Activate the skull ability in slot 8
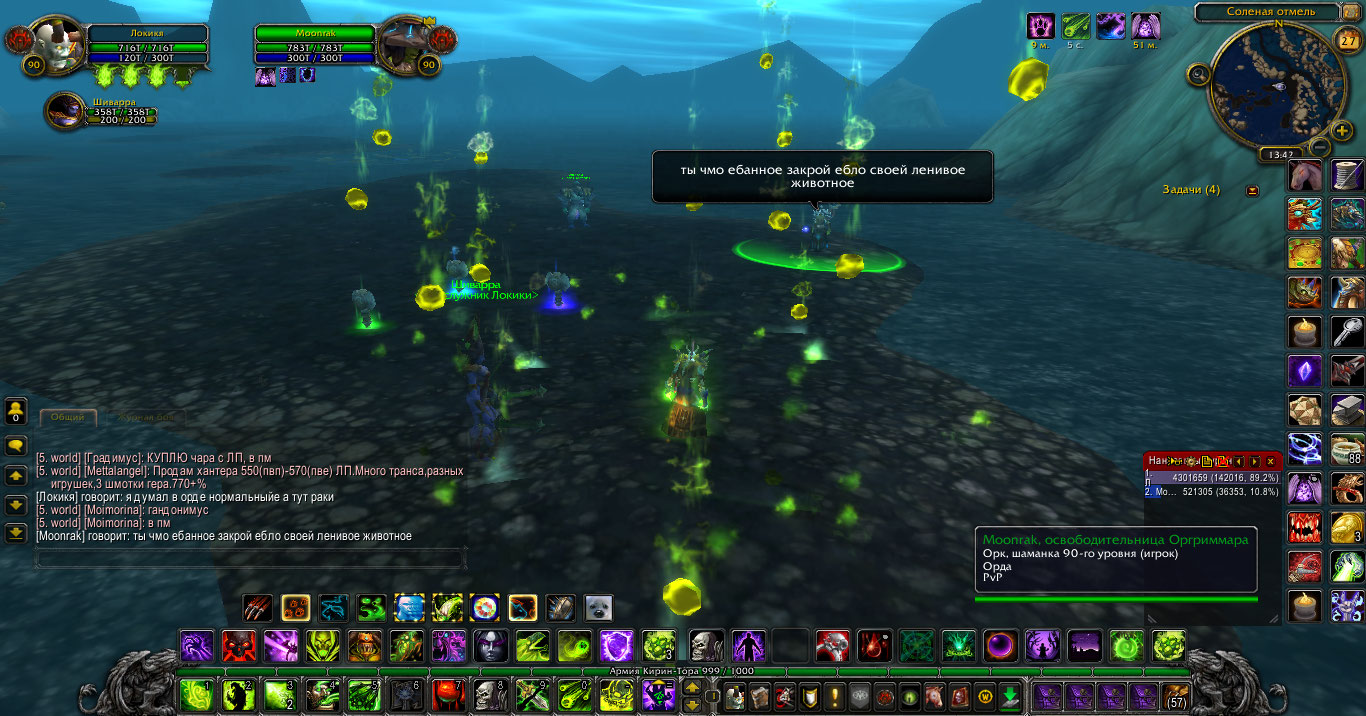1366x716 pixels. click(490, 694)
